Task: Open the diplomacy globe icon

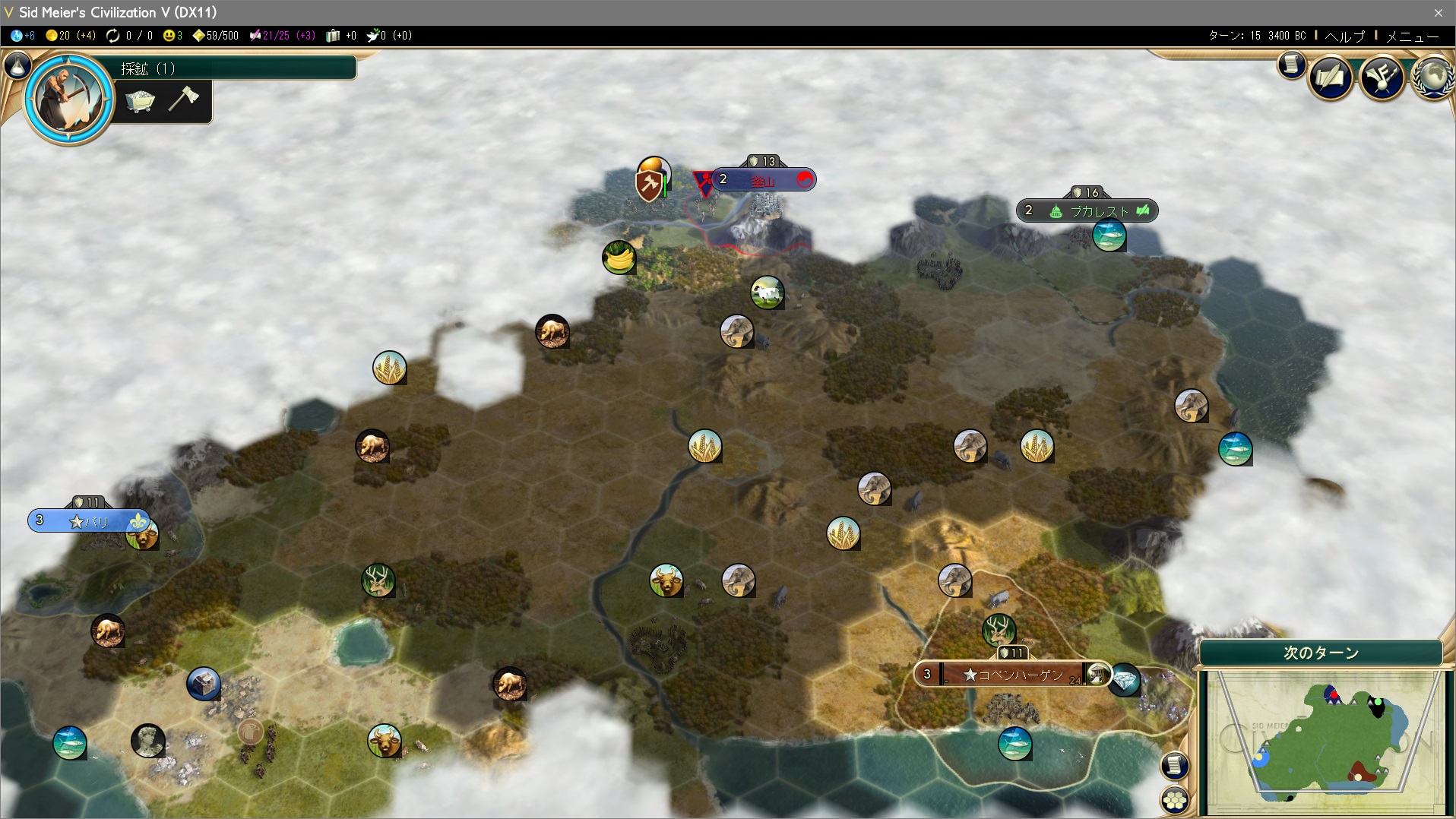Action: point(1433,77)
